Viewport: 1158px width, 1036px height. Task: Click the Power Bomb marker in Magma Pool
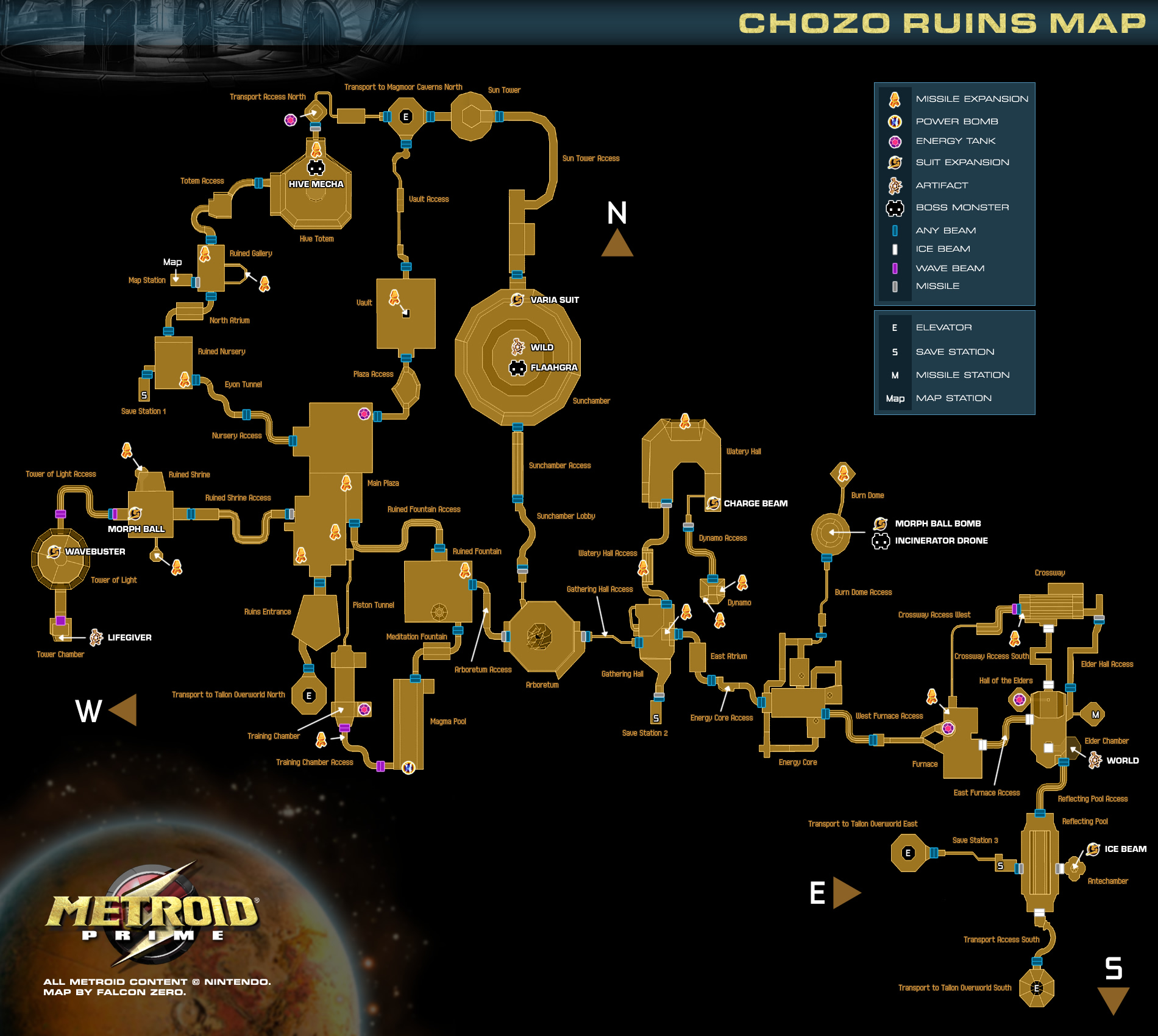[408, 767]
